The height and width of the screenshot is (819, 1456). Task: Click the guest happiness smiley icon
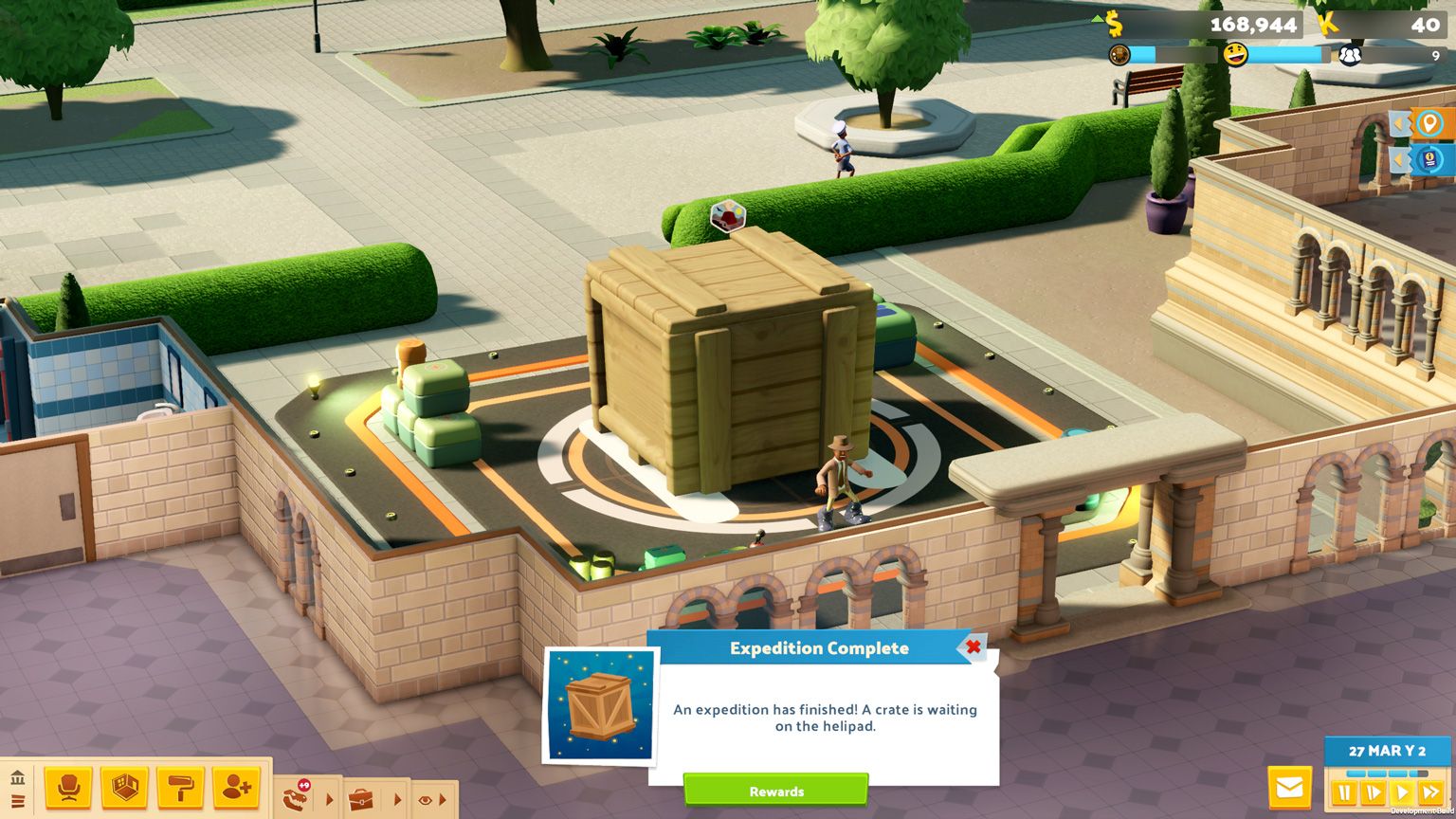pos(1235,55)
